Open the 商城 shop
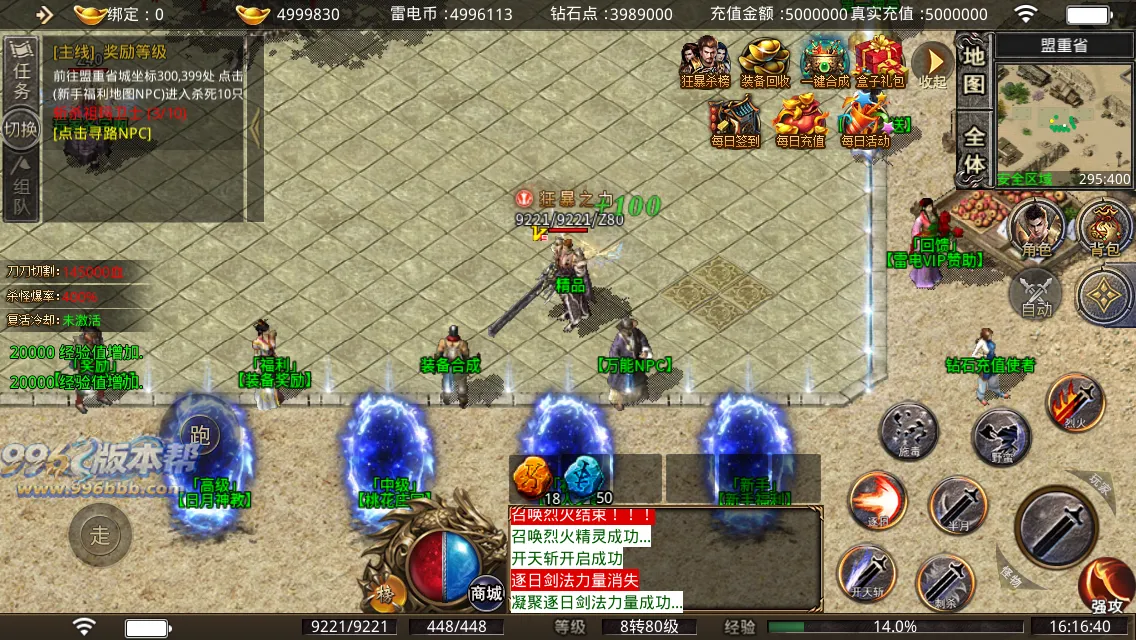The height and width of the screenshot is (640, 1136). [486, 592]
